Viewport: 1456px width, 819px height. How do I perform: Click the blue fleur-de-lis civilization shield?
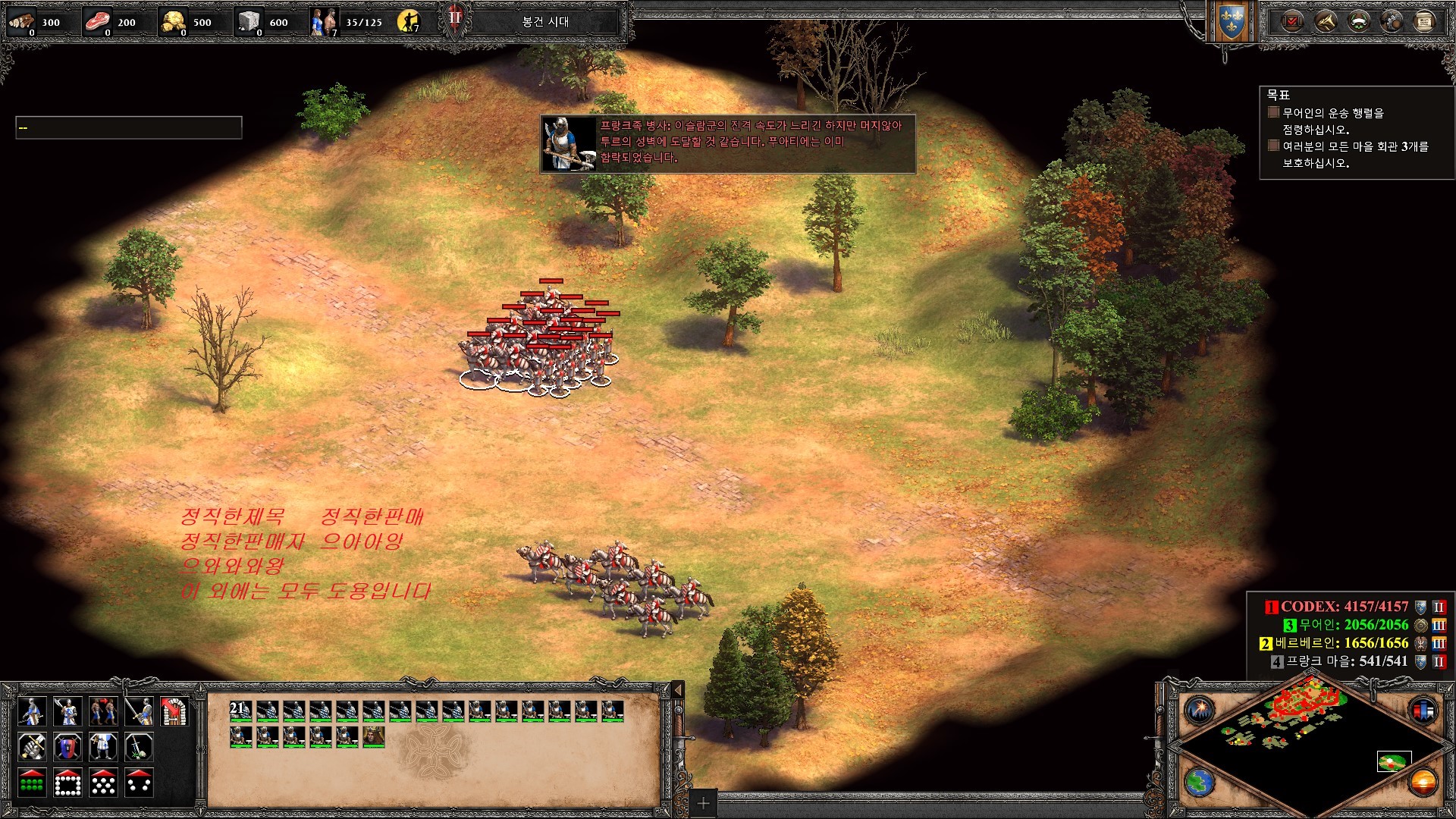1231,23
